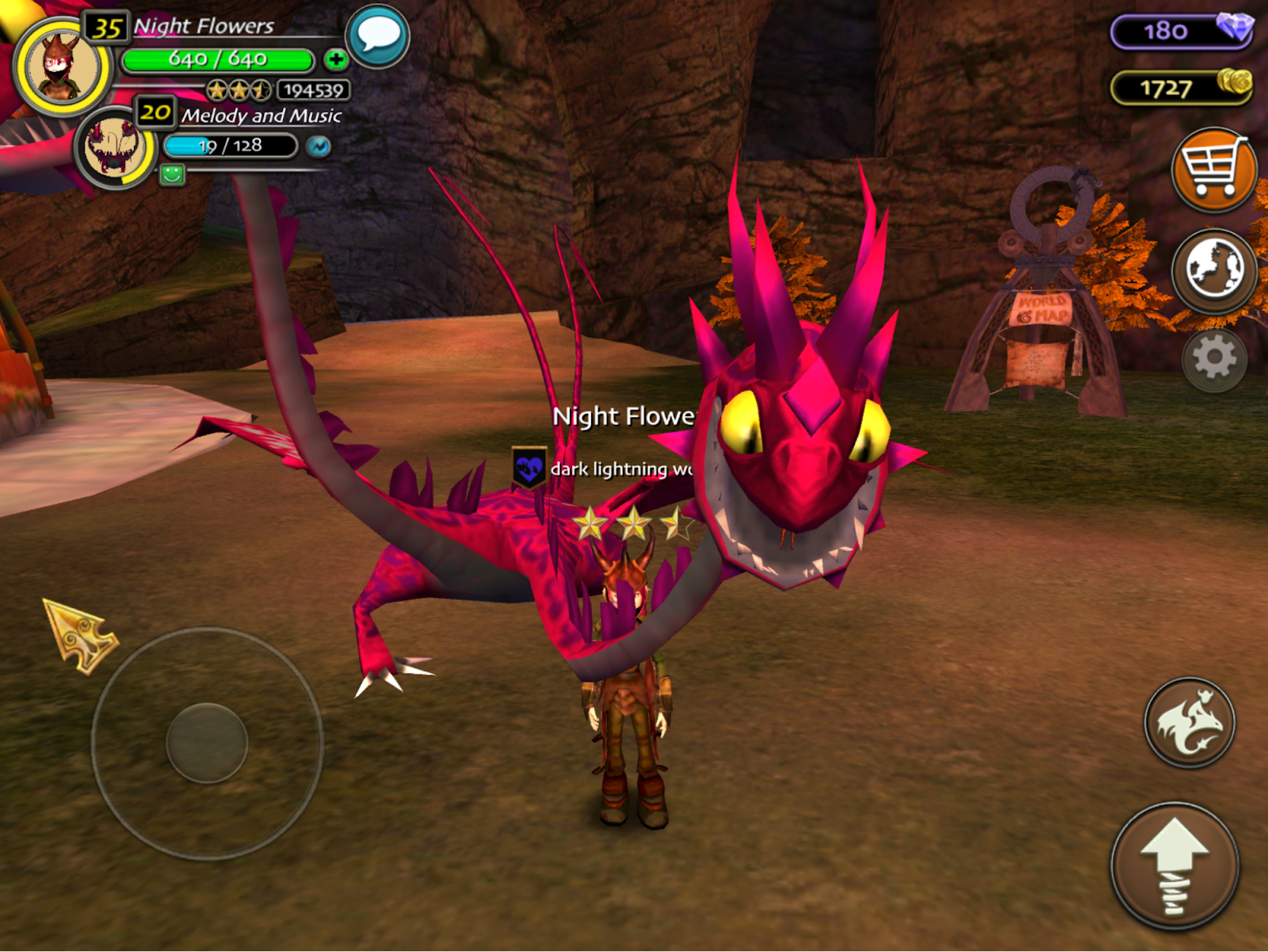This screenshot has height=952, width=1268.
Task: Open the gear settings menu
Action: pyautogui.click(x=1213, y=360)
